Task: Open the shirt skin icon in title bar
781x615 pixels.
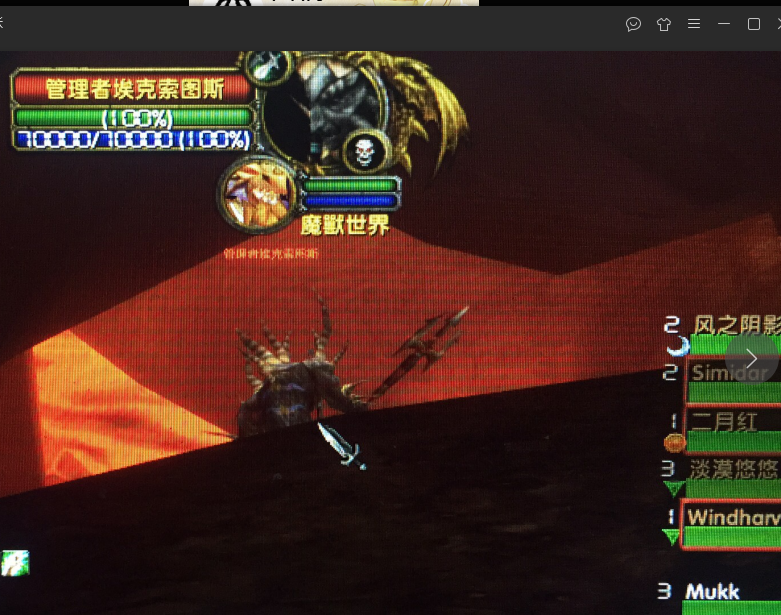Action: tap(664, 24)
